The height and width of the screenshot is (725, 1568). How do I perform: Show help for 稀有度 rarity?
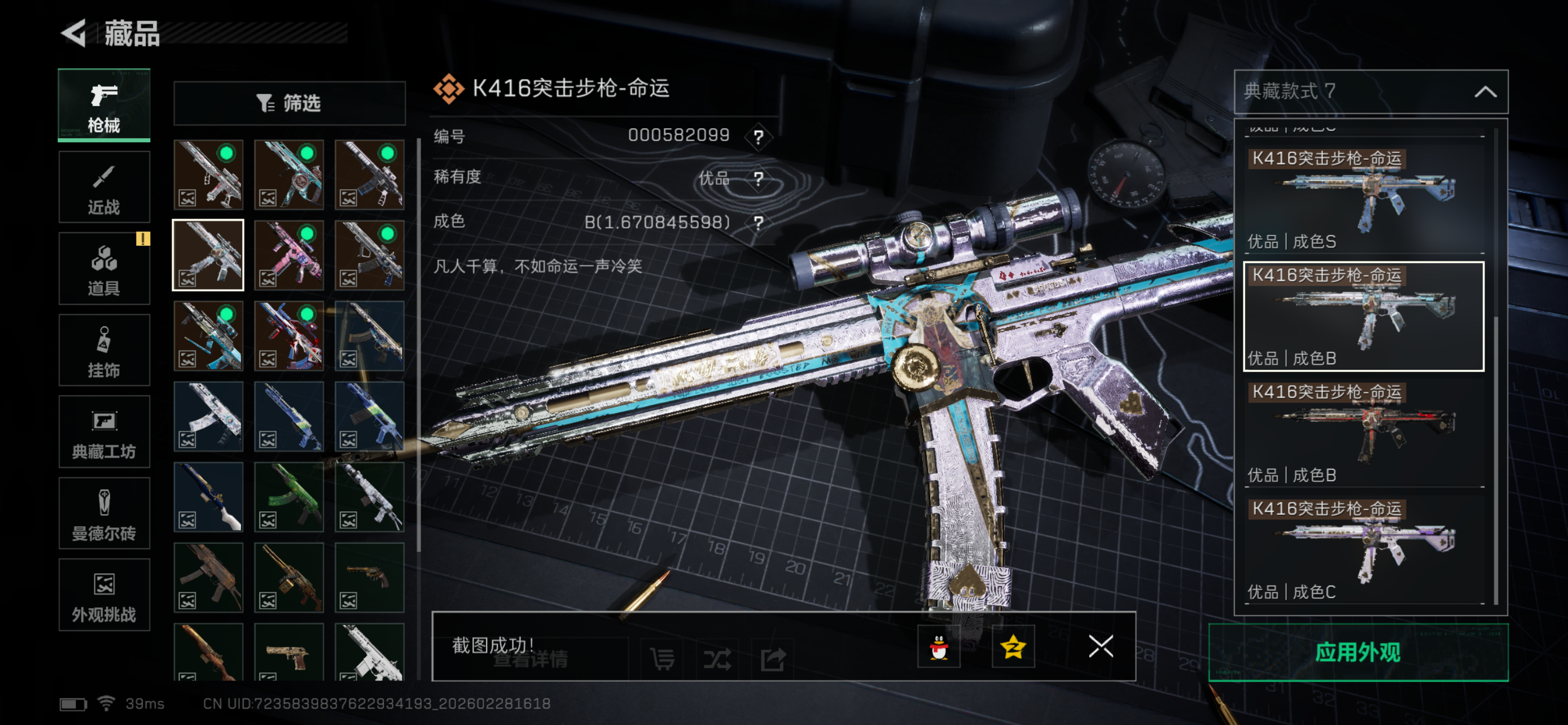coord(759,179)
